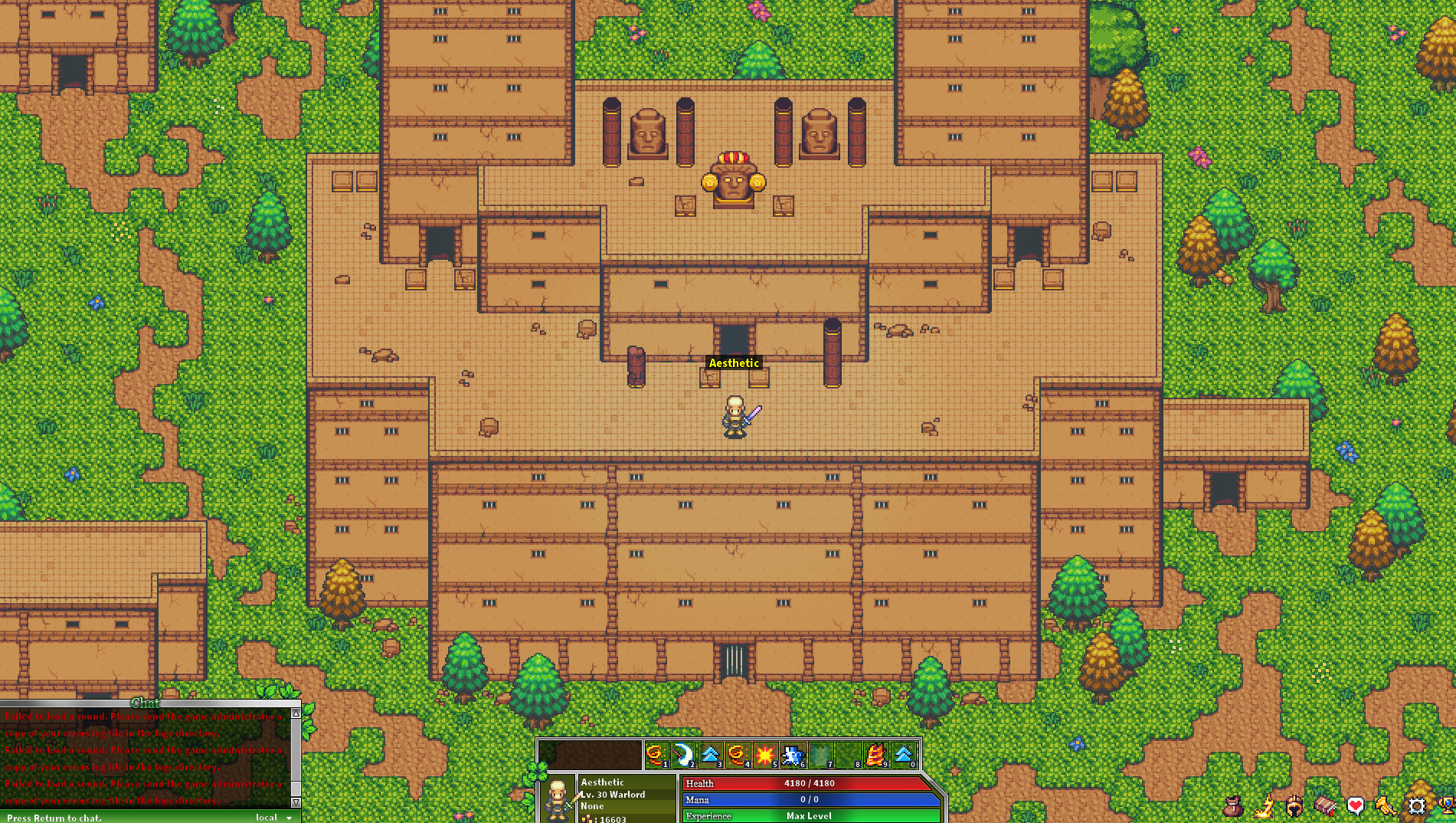Click the heart speech bubble social icon
Screen dimensions: 1456x823
pos(1355,806)
